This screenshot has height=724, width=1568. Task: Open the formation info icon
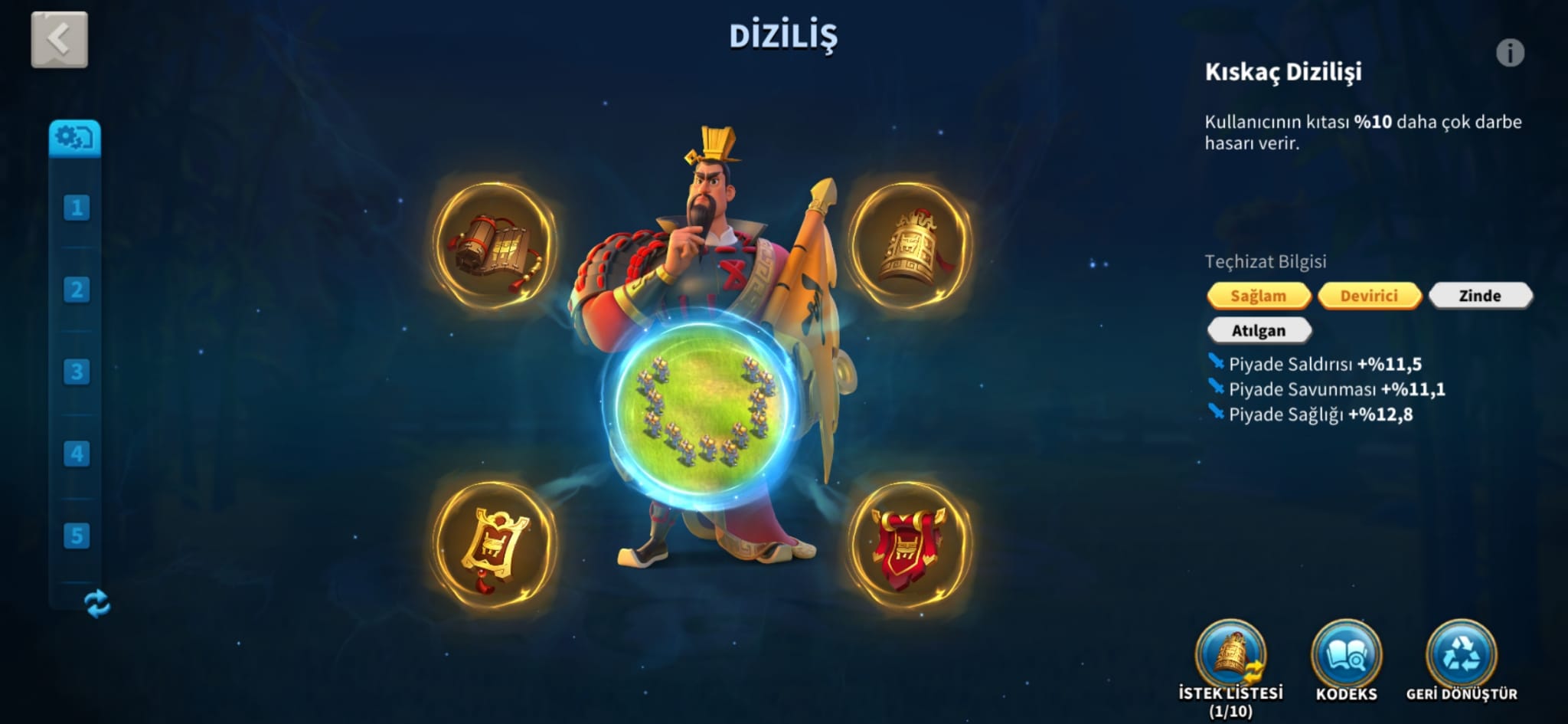click(1510, 53)
